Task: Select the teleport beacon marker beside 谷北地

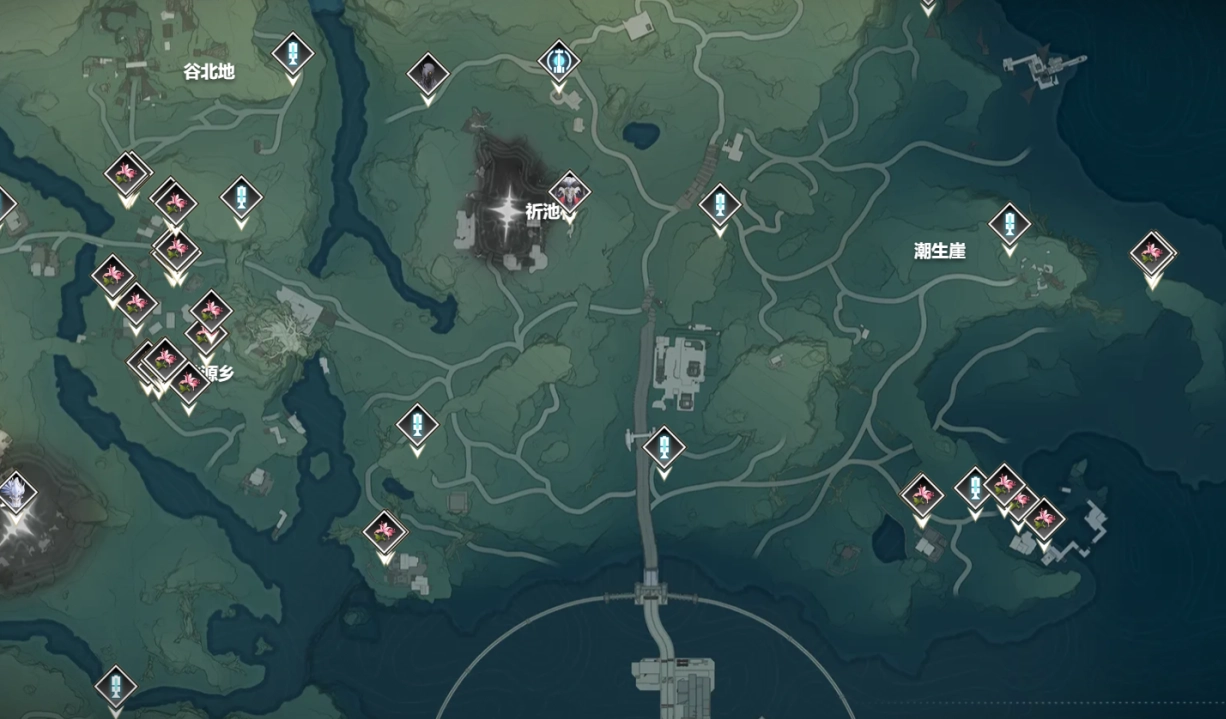Action: point(293,54)
